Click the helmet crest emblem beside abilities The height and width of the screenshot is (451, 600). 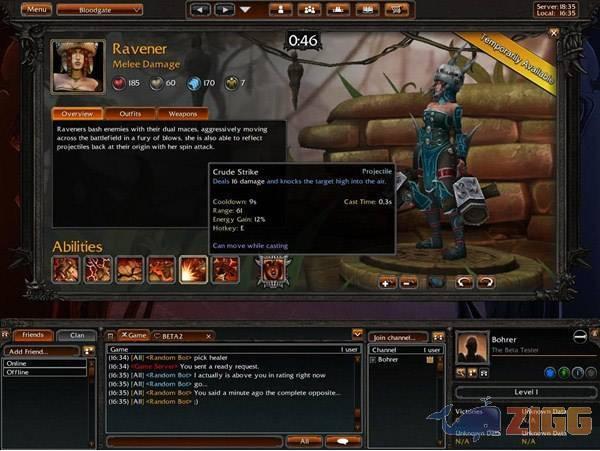pos(270,269)
